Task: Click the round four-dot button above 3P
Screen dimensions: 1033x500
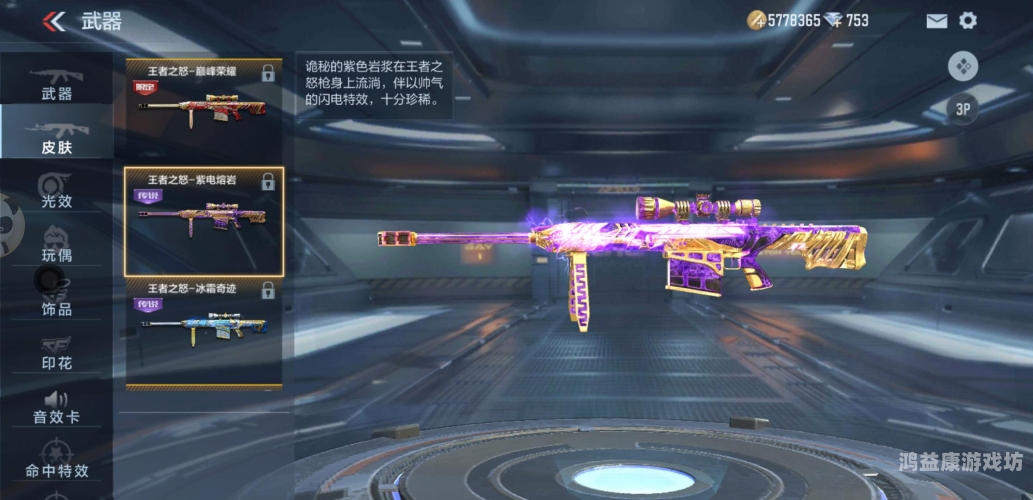Action: click(x=963, y=66)
